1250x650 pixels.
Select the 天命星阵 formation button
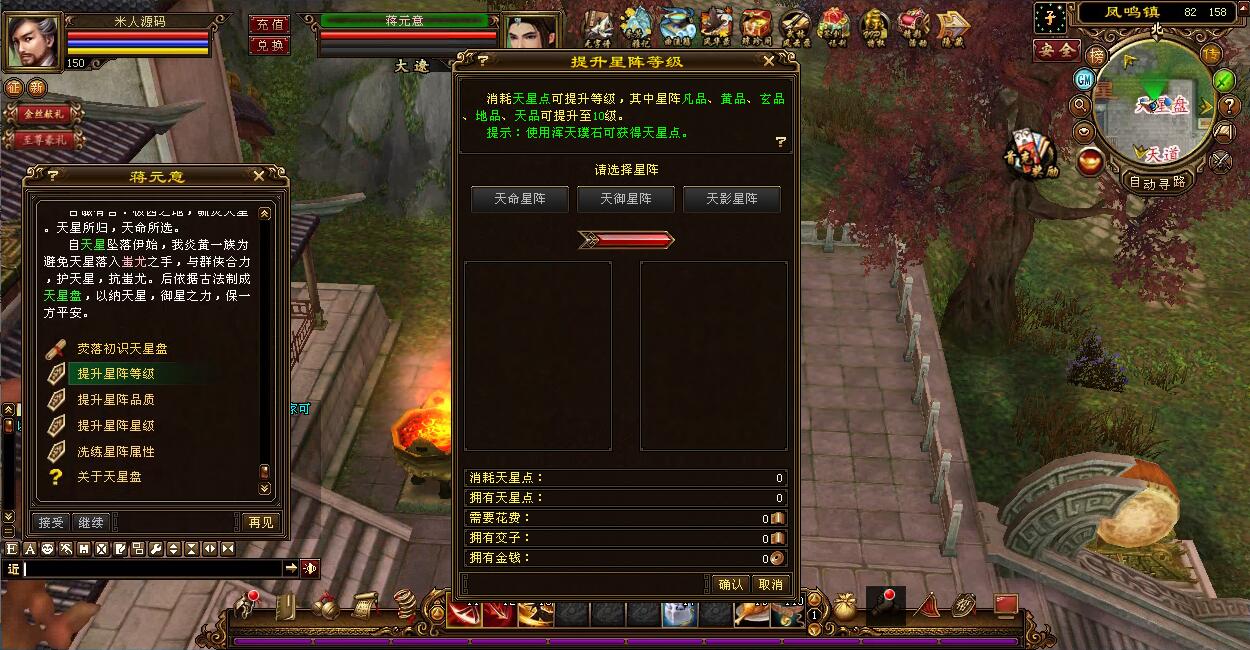[x=520, y=199]
